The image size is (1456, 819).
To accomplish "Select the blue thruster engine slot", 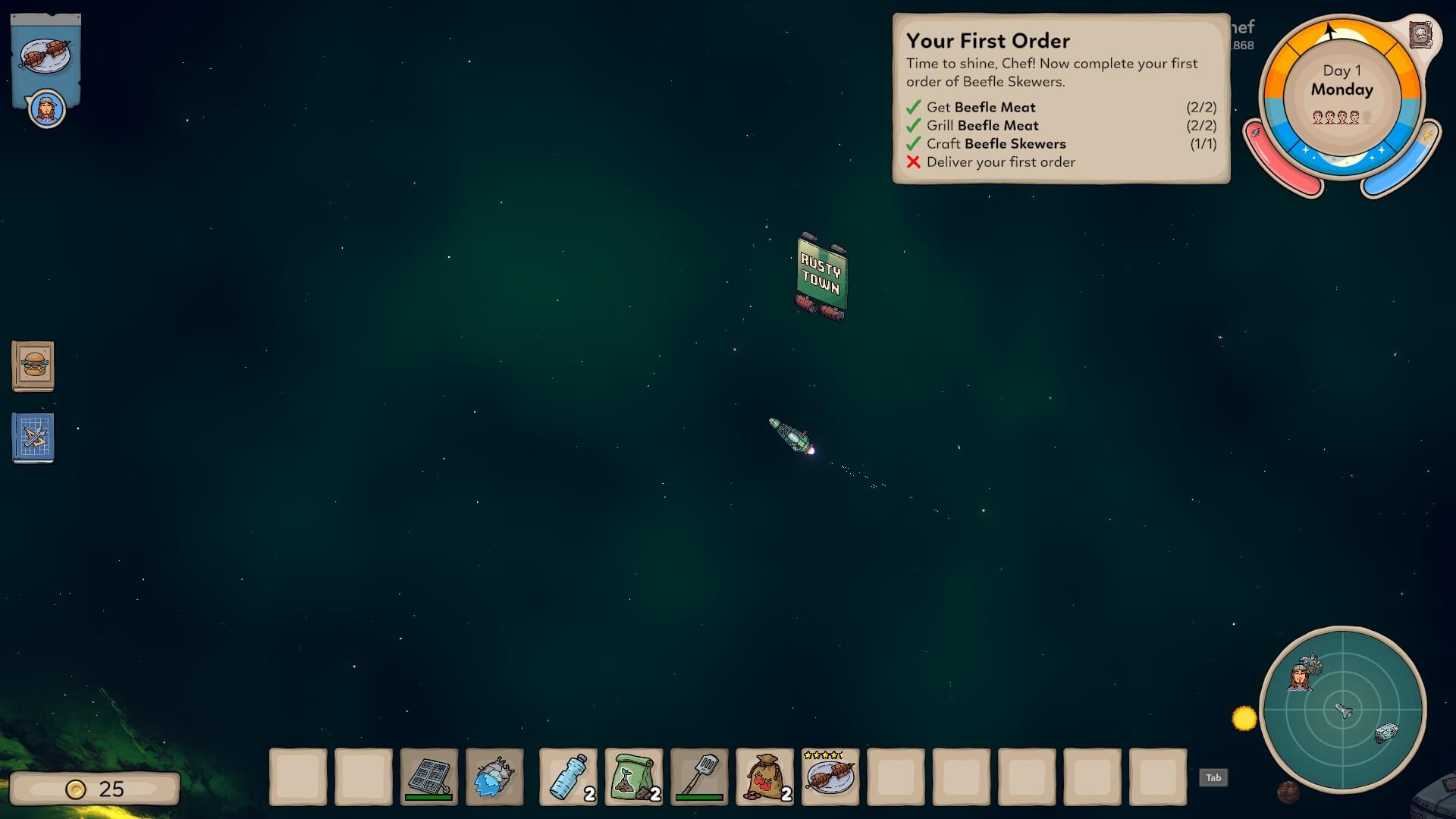I will click(494, 777).
